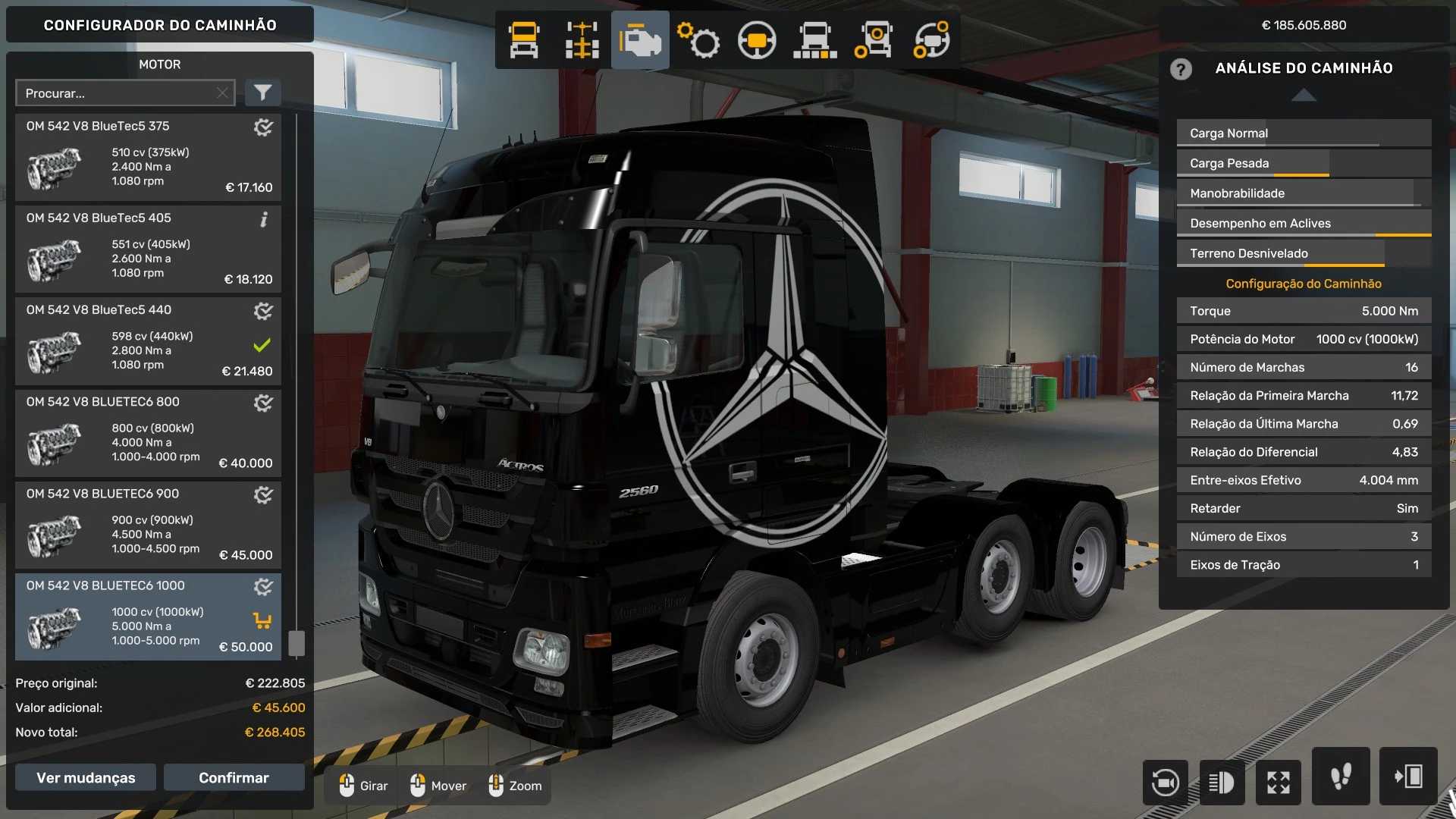Confirm the truck configuration purchase
Viewport: 1456px width, 819px height.
tap(234, 777)
